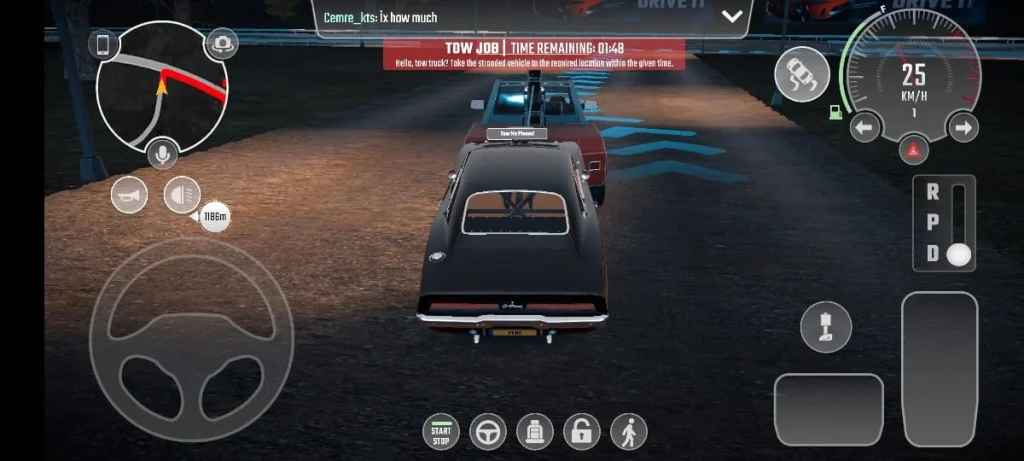Select the car seat icon

pyautogui.click(x=535, y=432)
